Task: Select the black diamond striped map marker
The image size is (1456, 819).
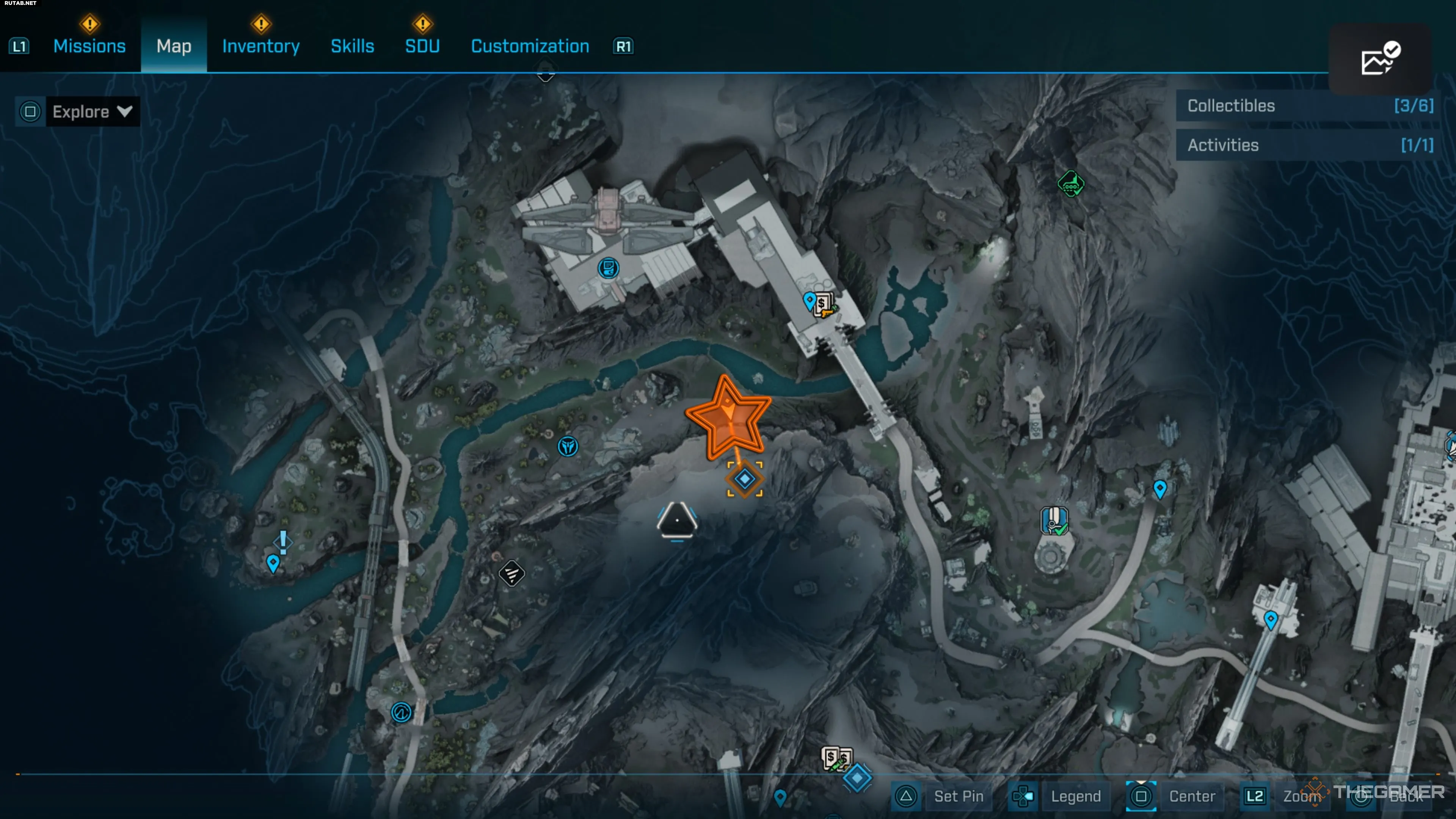Action: pyautogui.click(x=511, y=574)
